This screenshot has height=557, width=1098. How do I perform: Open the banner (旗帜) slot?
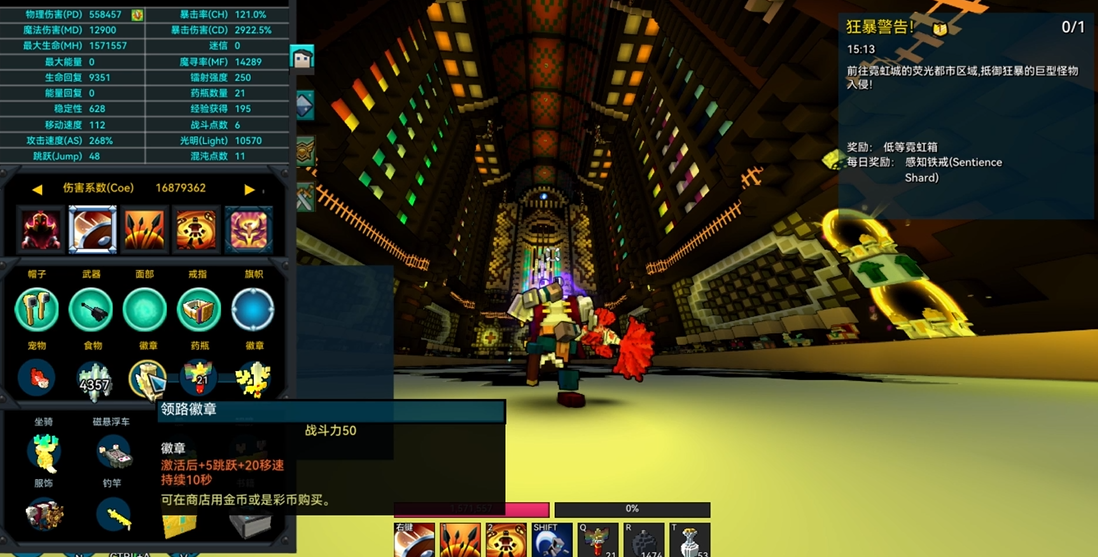[253, 310]
